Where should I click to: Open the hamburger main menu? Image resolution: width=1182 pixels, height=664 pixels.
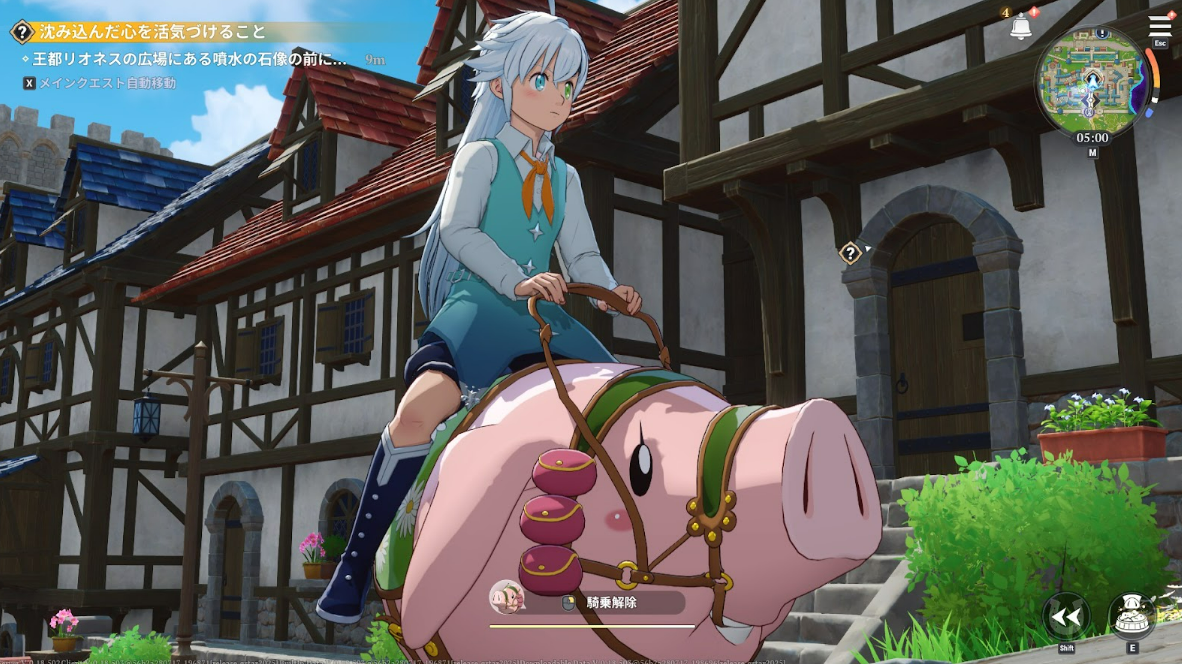click(x=1160, y=26)
